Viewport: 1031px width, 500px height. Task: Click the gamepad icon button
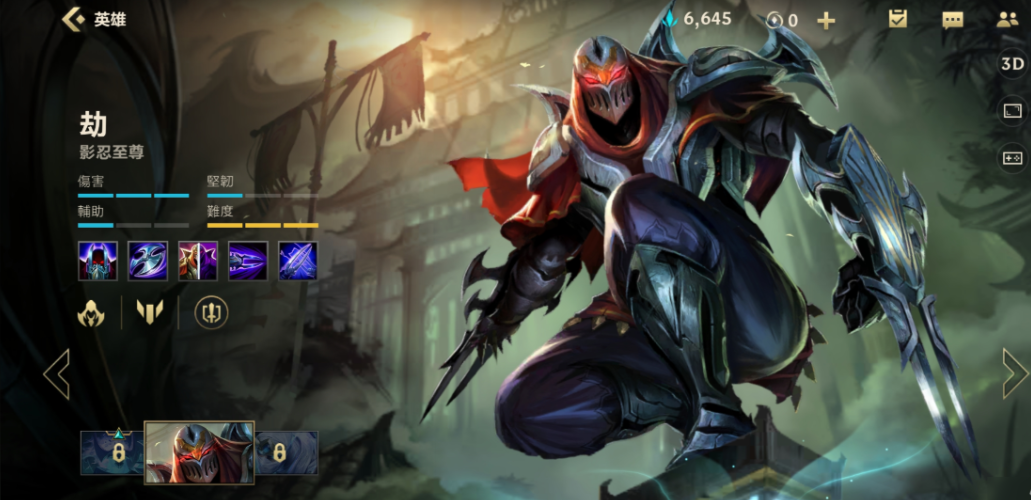tap(1012, 158)
